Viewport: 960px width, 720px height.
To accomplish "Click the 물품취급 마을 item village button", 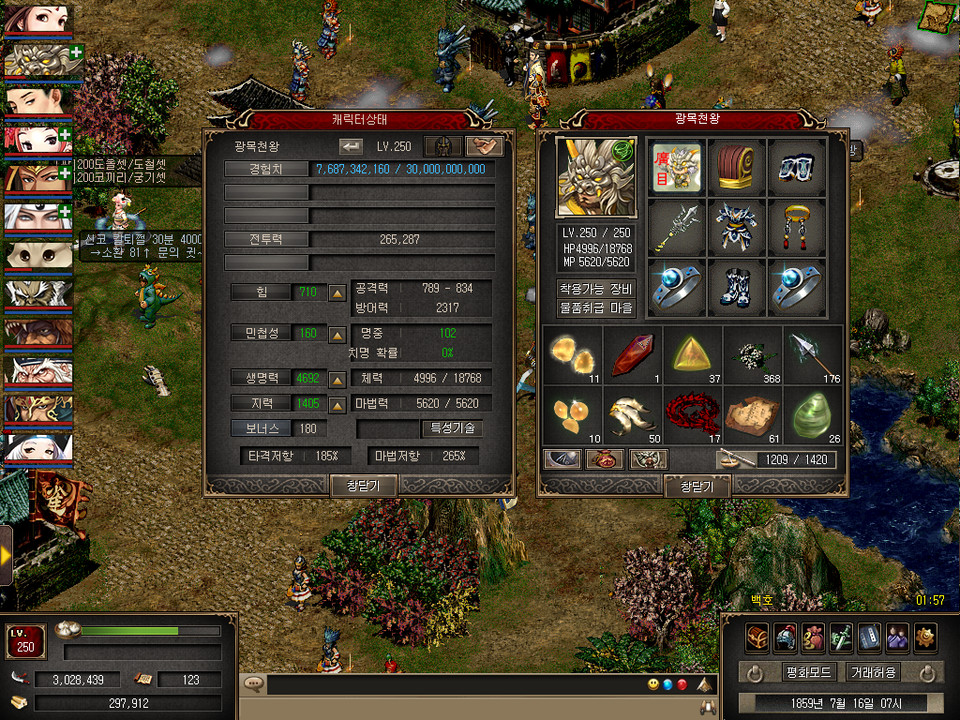I will tap(597, 308).
